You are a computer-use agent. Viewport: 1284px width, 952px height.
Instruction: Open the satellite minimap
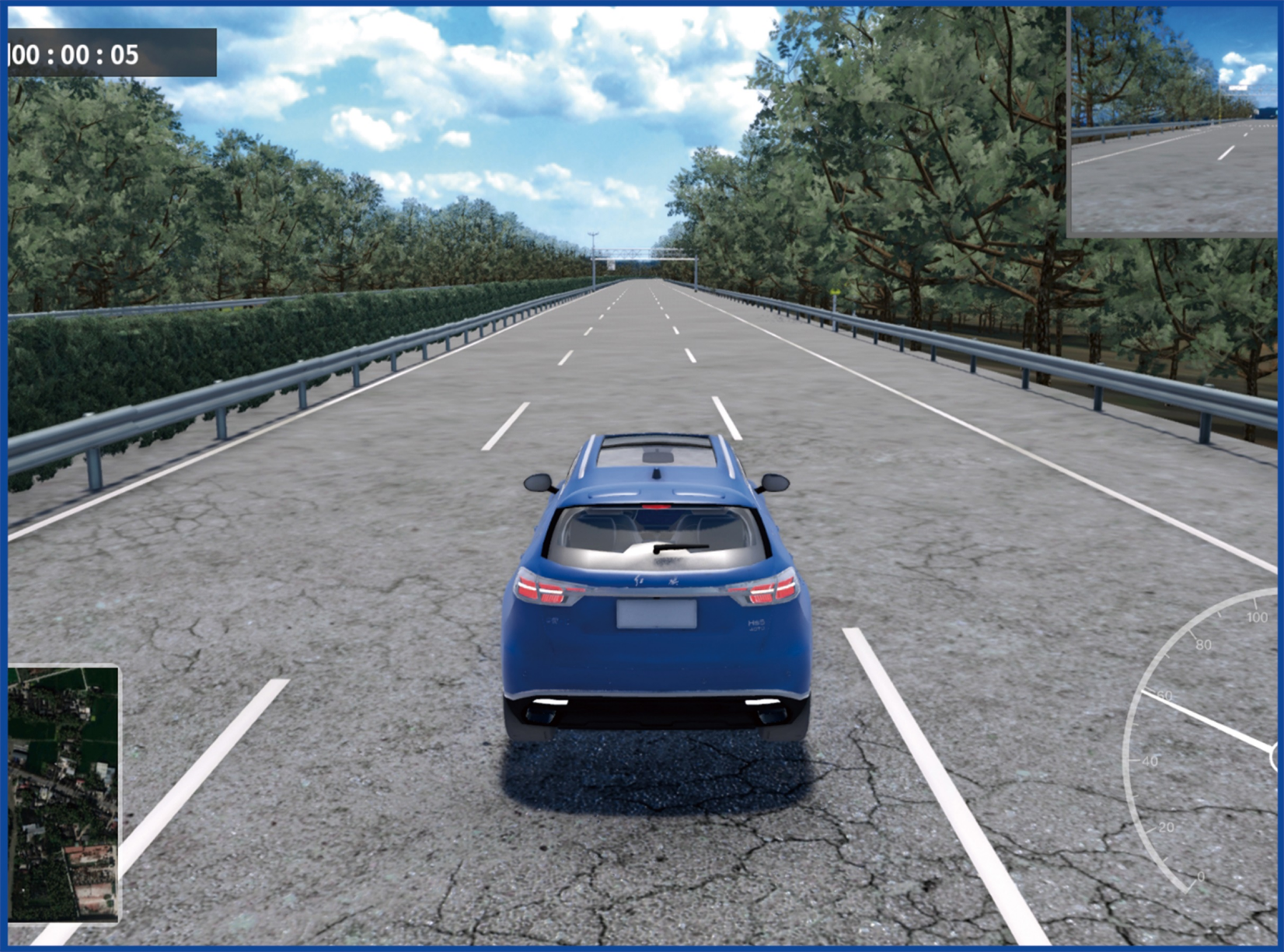[x=64, y=793]
